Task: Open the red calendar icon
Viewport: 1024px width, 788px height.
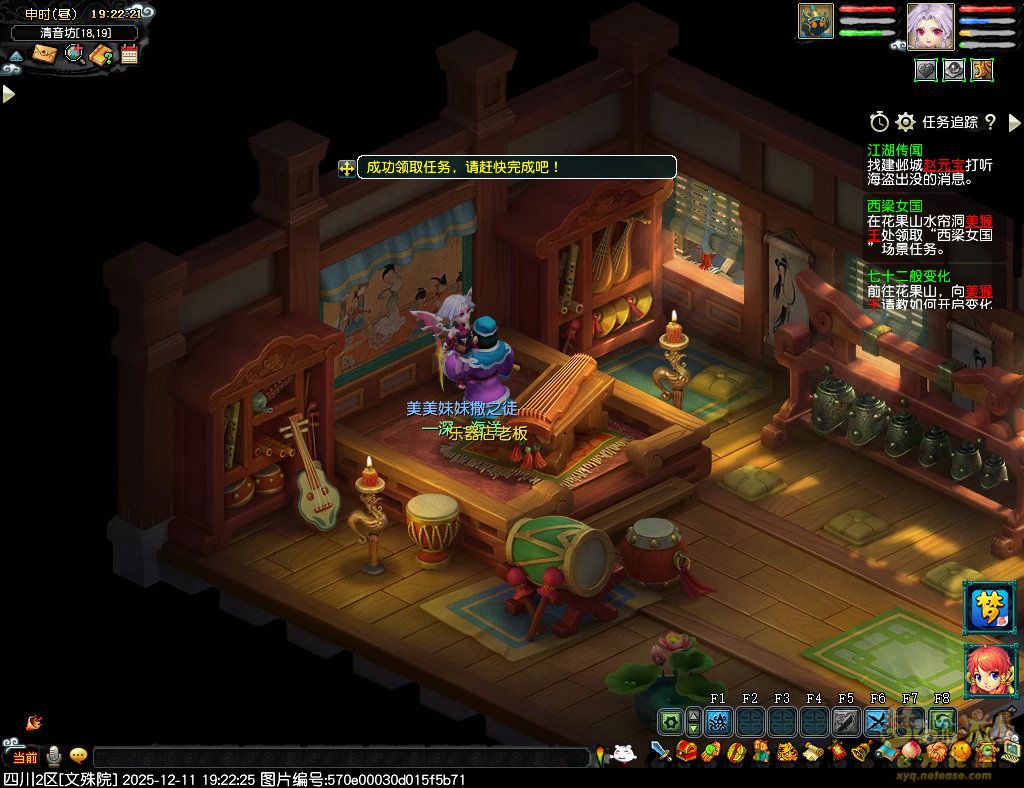Action: [129, 54]
